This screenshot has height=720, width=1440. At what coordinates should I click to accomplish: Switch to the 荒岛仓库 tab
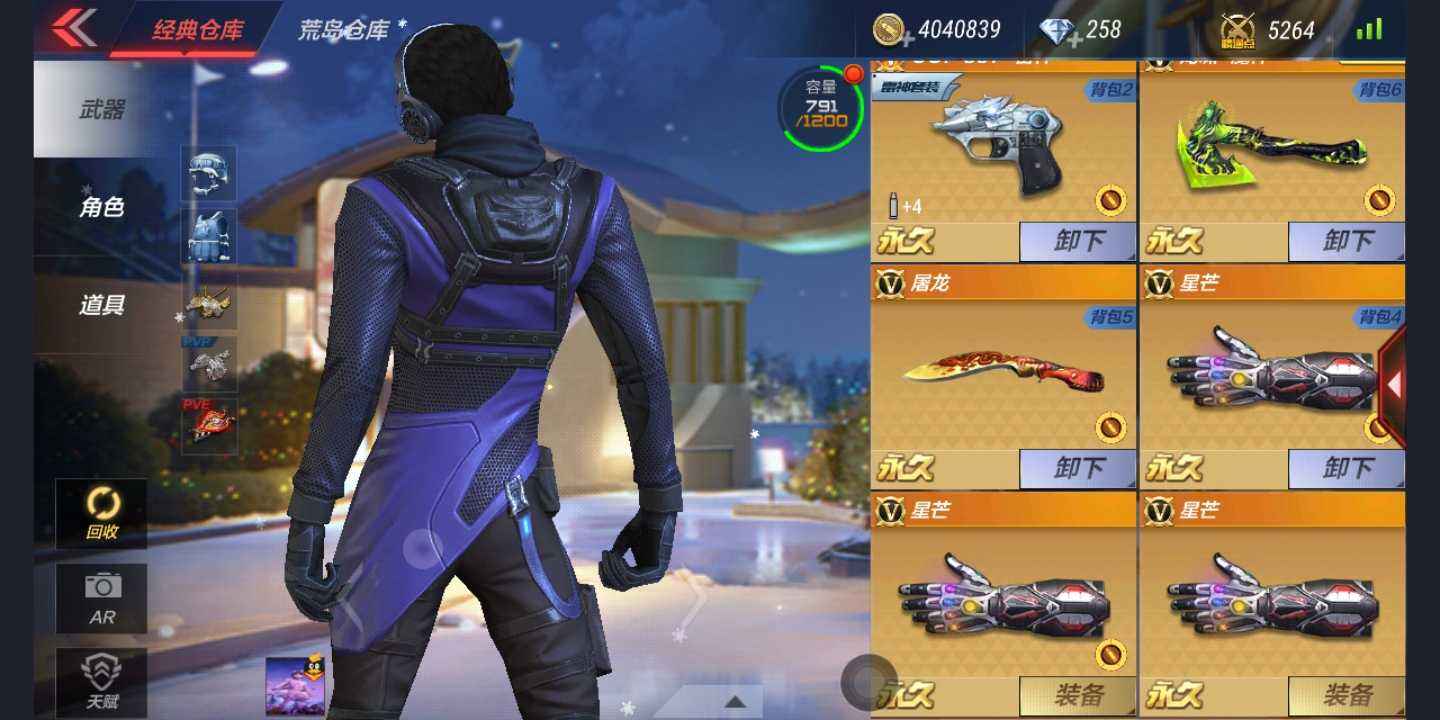point(345,30)
